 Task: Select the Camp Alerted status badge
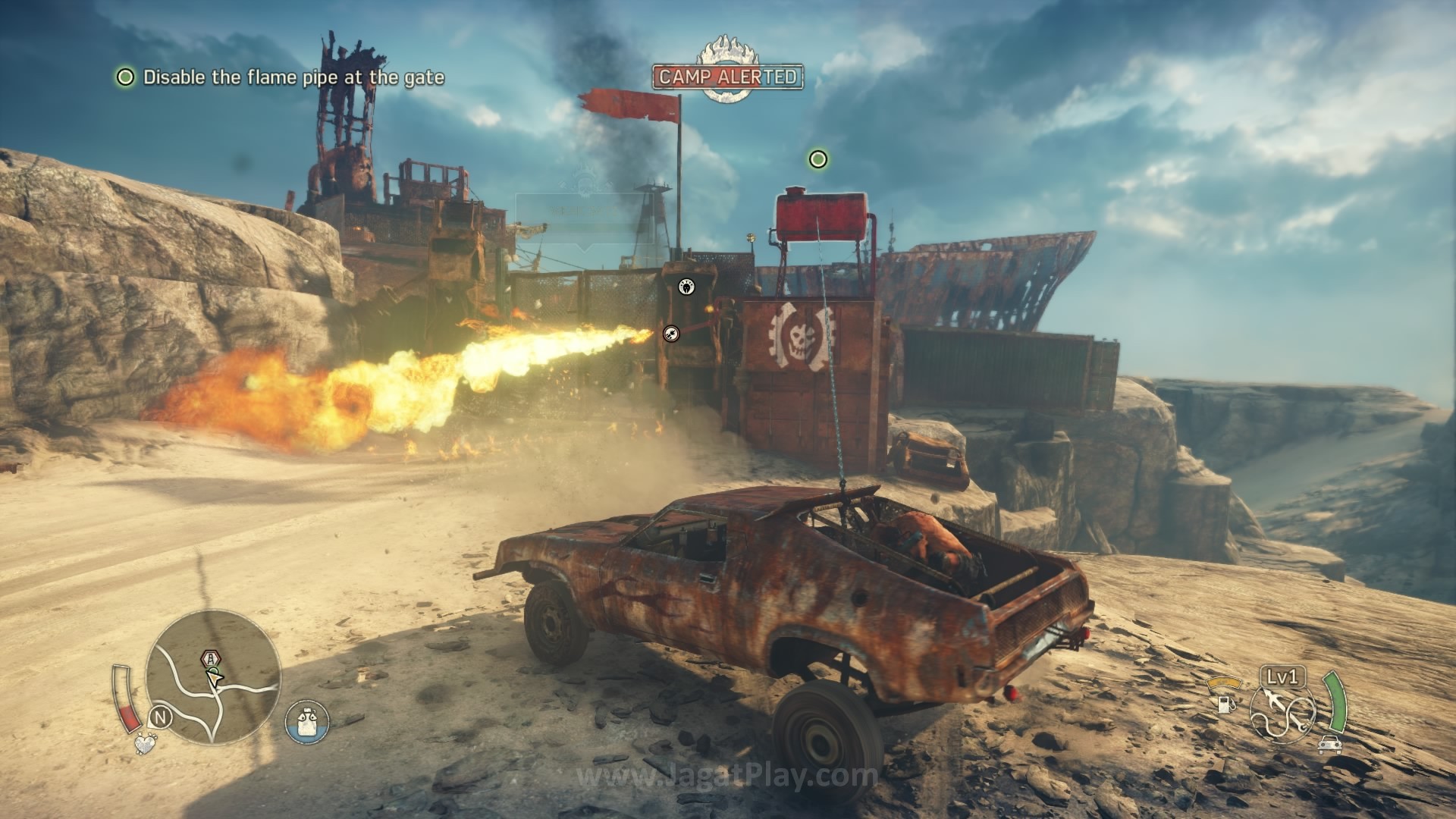pyautogui.click(x=728, y=76)
